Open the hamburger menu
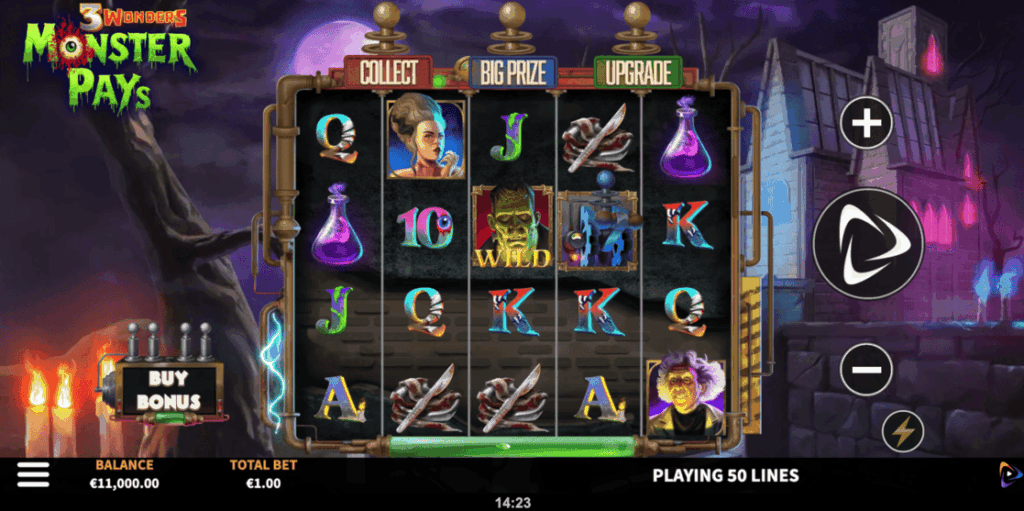Viewport: 1024px width, 511px height. [32, 475]
